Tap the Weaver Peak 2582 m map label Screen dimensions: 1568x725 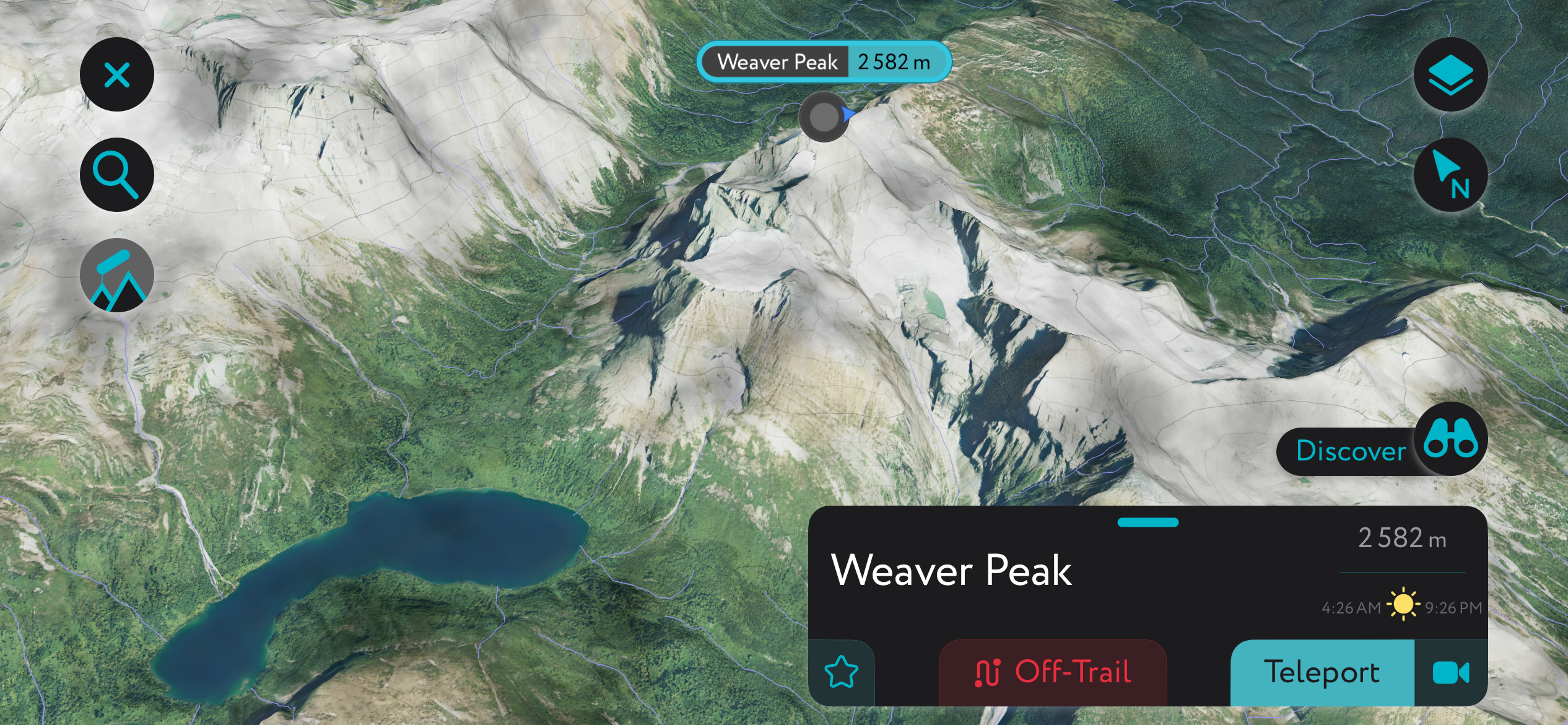[824, 62]
